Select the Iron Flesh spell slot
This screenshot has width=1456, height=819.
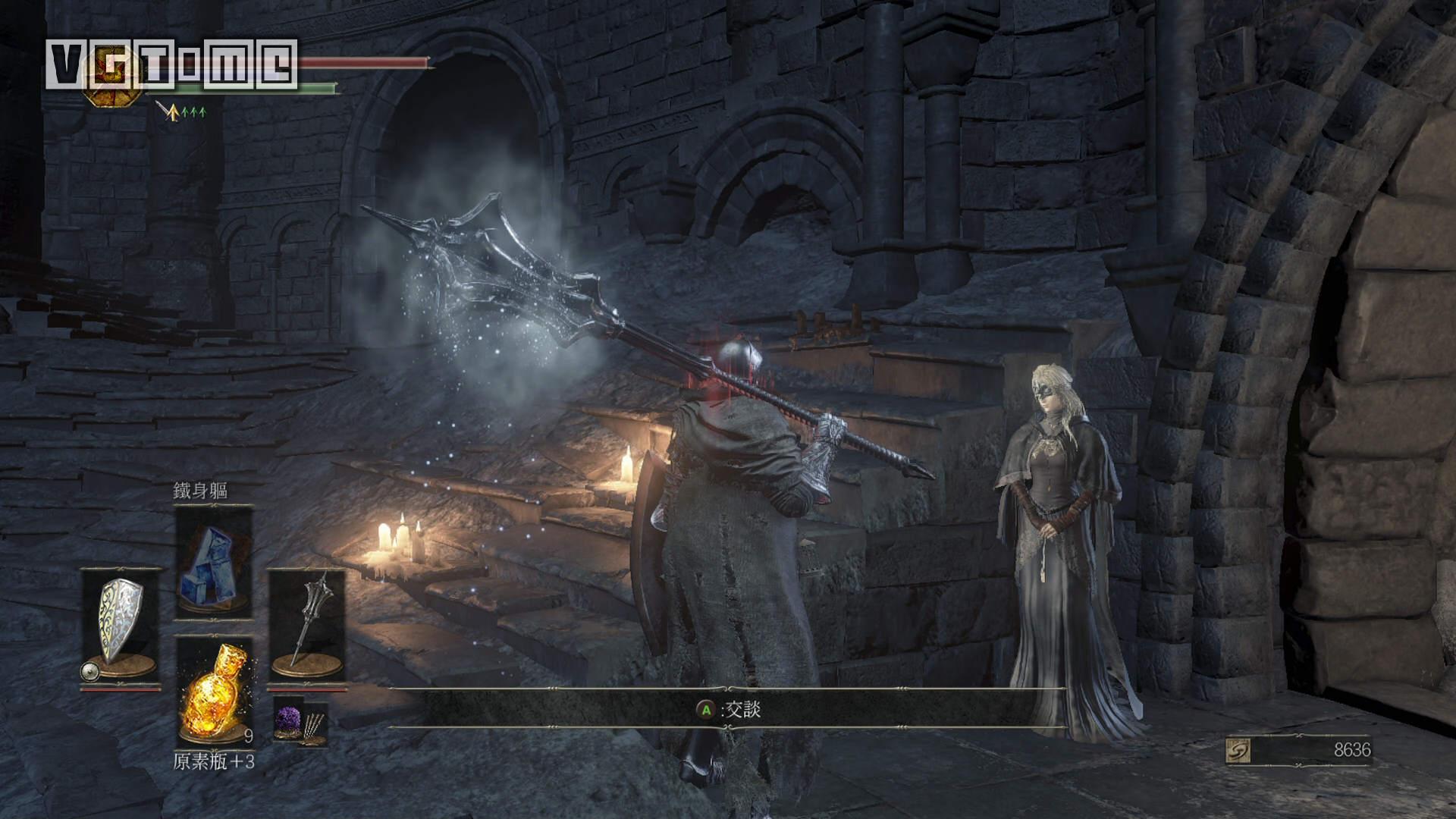213,561
